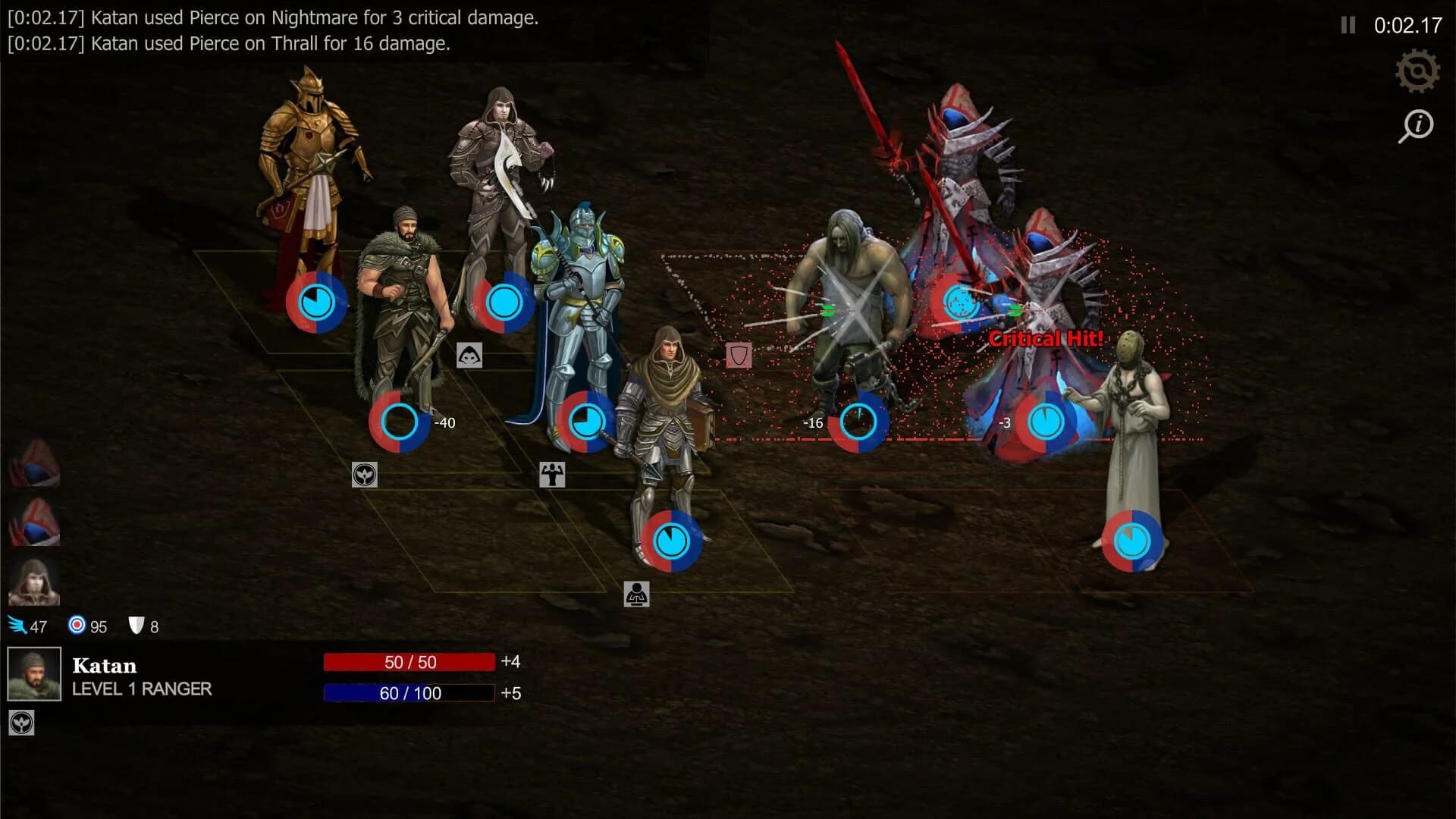Click the faded shield marker near the Thrall
This screenshot has height=819, width=1456.
point(737,356)
